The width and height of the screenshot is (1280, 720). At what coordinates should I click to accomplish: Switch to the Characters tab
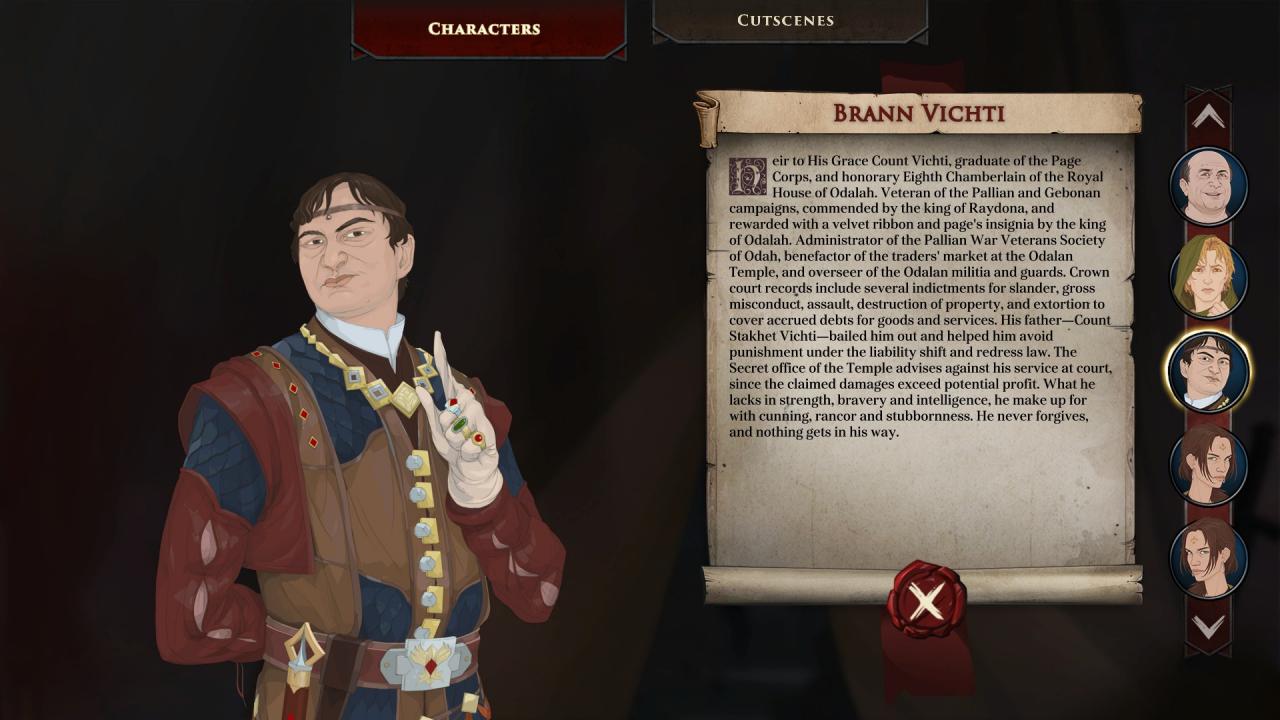[x=484, y=28]
